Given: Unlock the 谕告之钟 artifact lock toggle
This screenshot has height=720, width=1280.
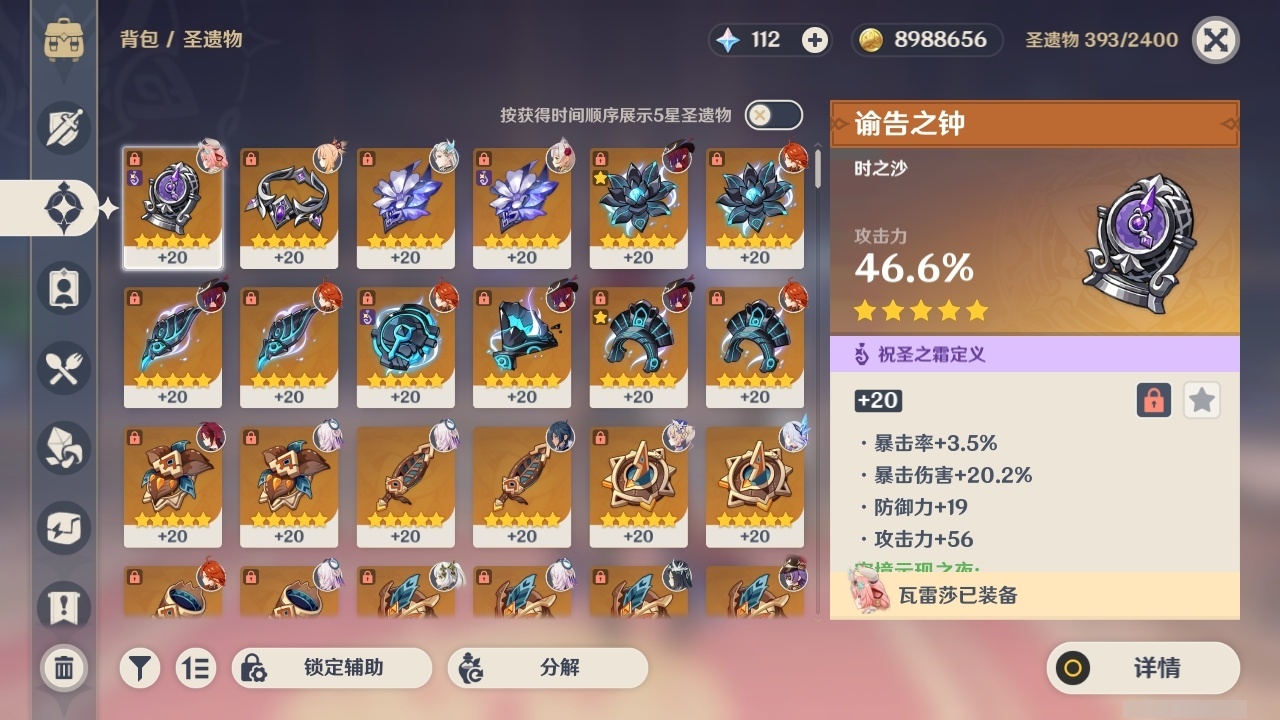Looking at the screenshot, I should click(1152, 400).
